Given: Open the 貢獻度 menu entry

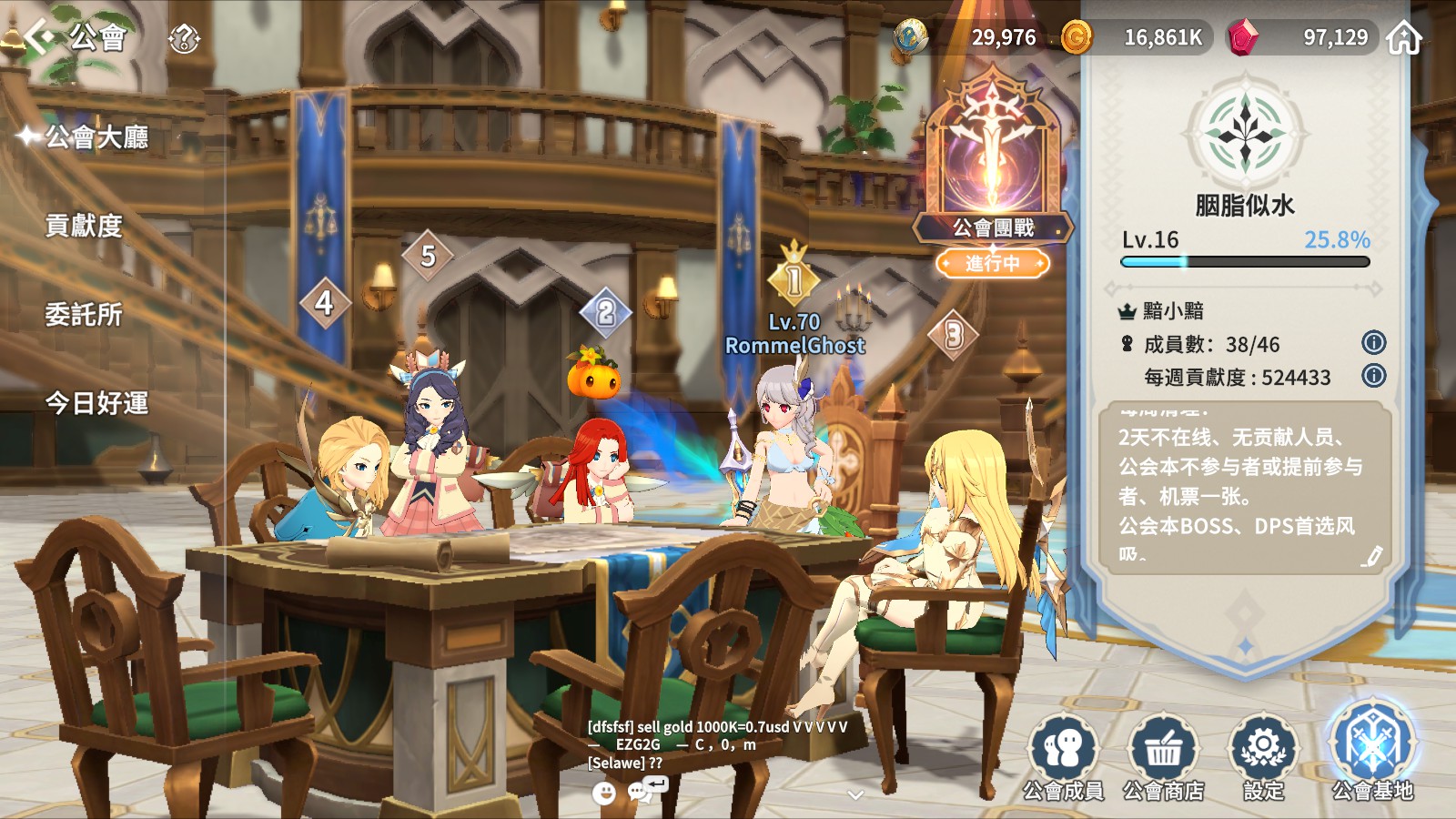Looking at the screenshot, I should 84,226.
